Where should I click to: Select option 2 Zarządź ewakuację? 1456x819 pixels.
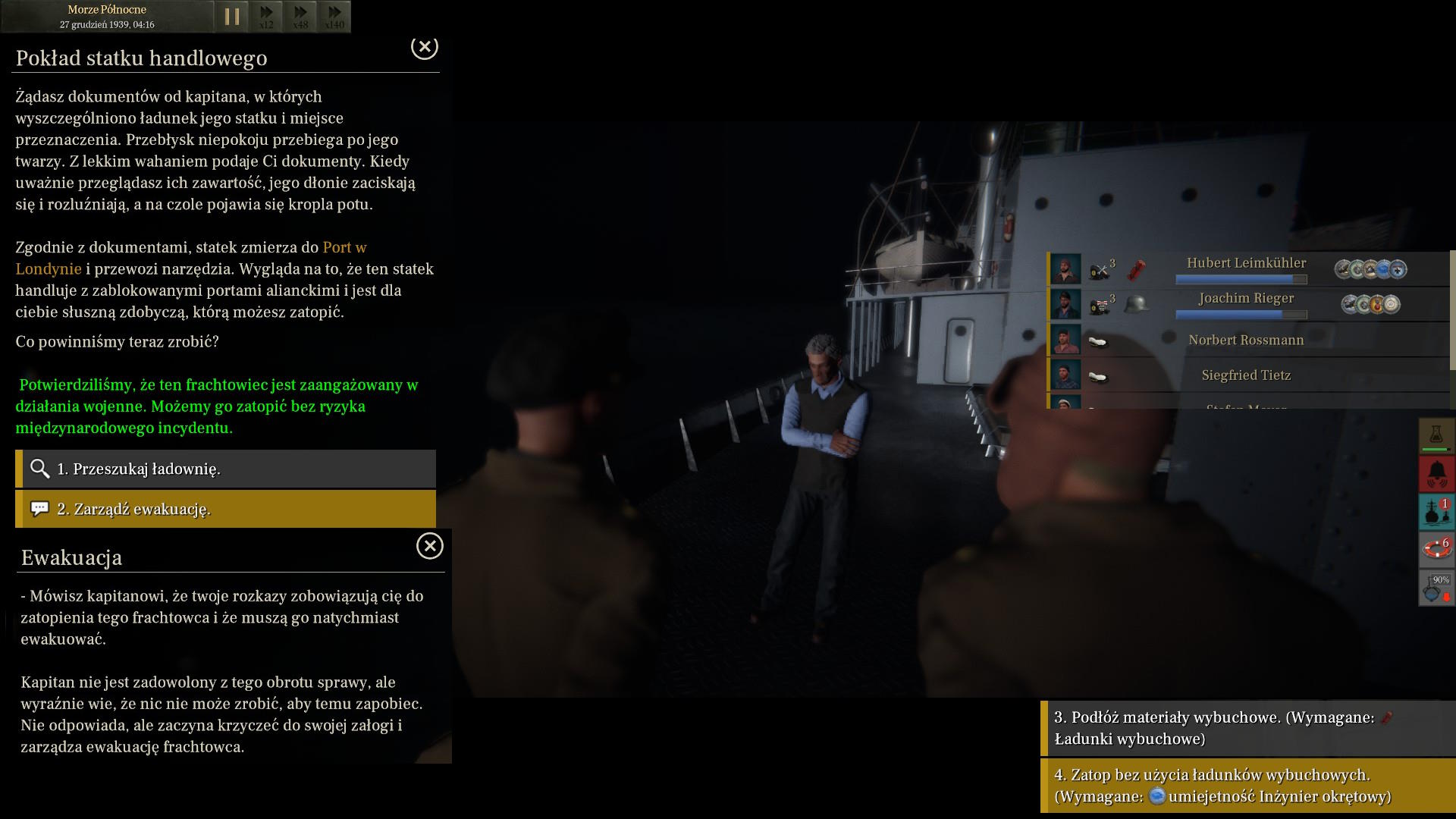(225, 509)
